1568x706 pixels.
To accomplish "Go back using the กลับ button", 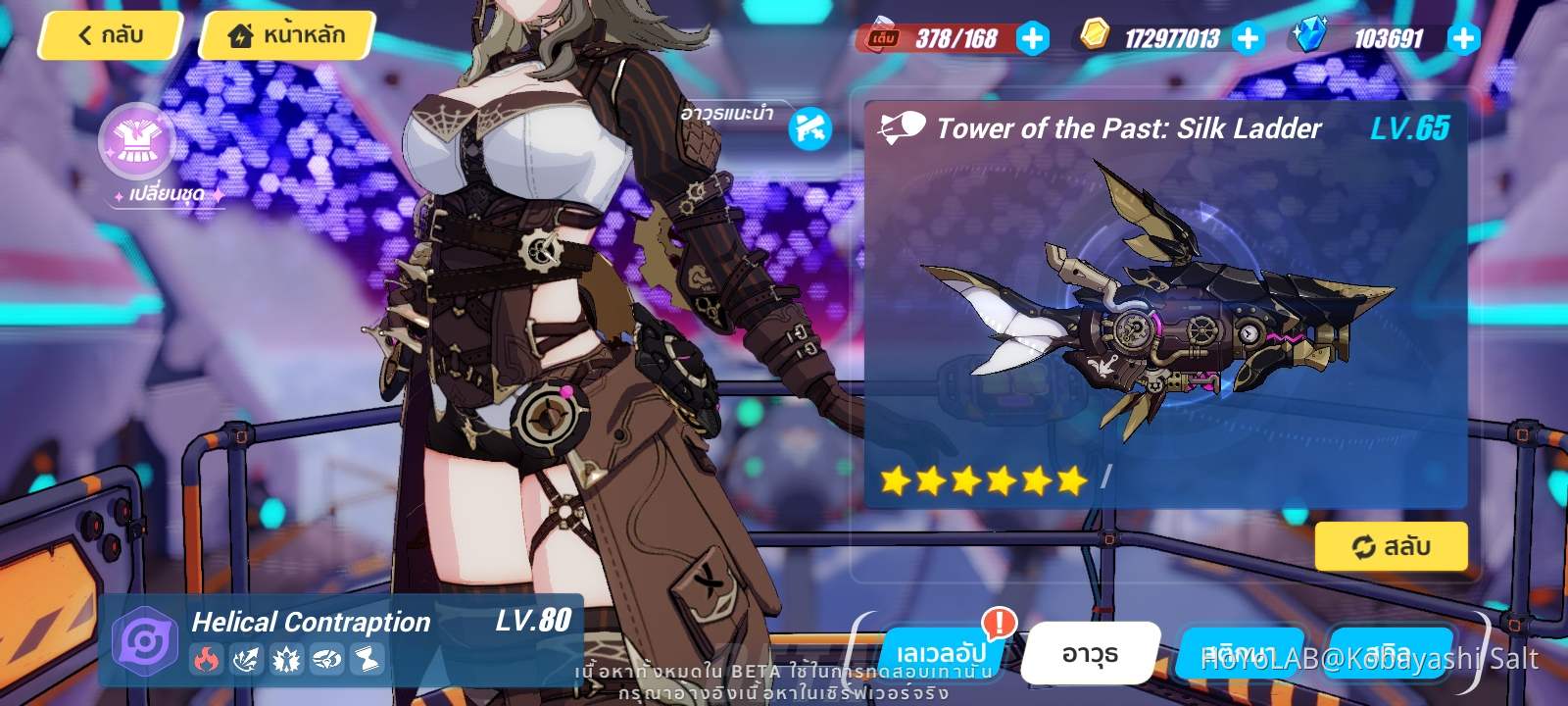I will [x=108, y=35].
